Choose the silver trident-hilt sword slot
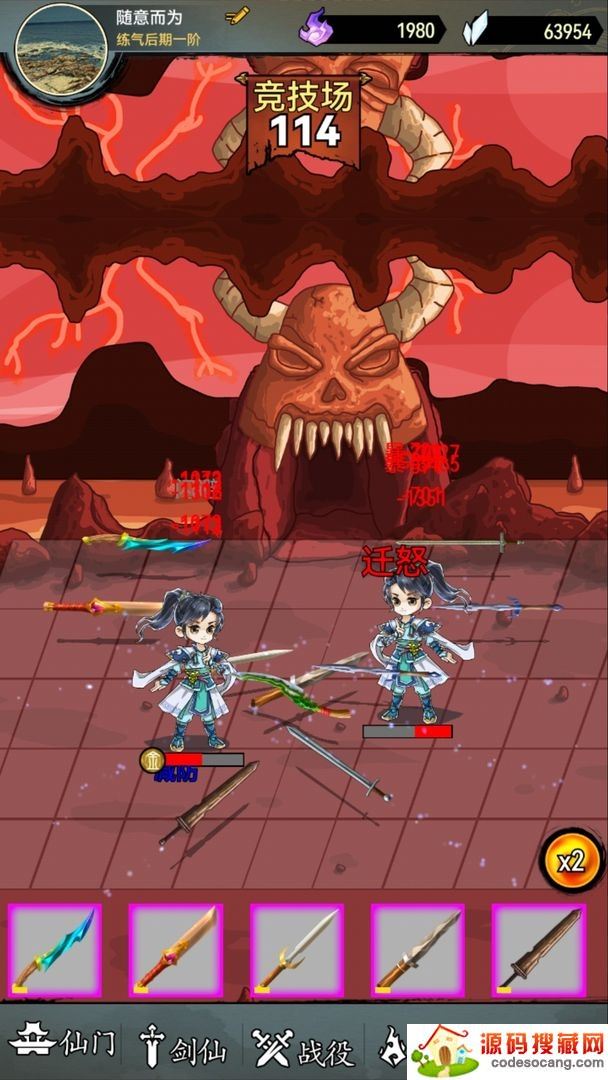Viewport: 608px width, 1080px height. tap(297, 950)
